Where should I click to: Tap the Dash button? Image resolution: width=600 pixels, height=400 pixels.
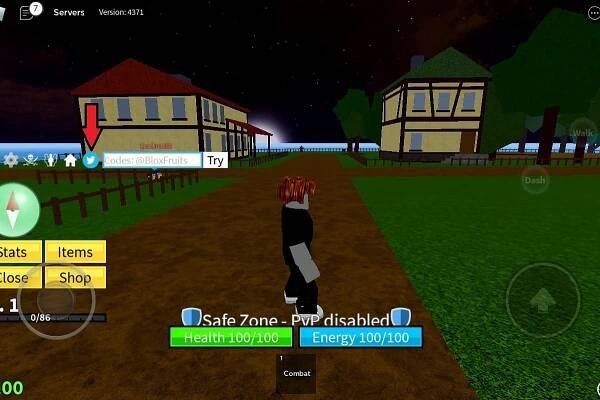click(535, 180)
